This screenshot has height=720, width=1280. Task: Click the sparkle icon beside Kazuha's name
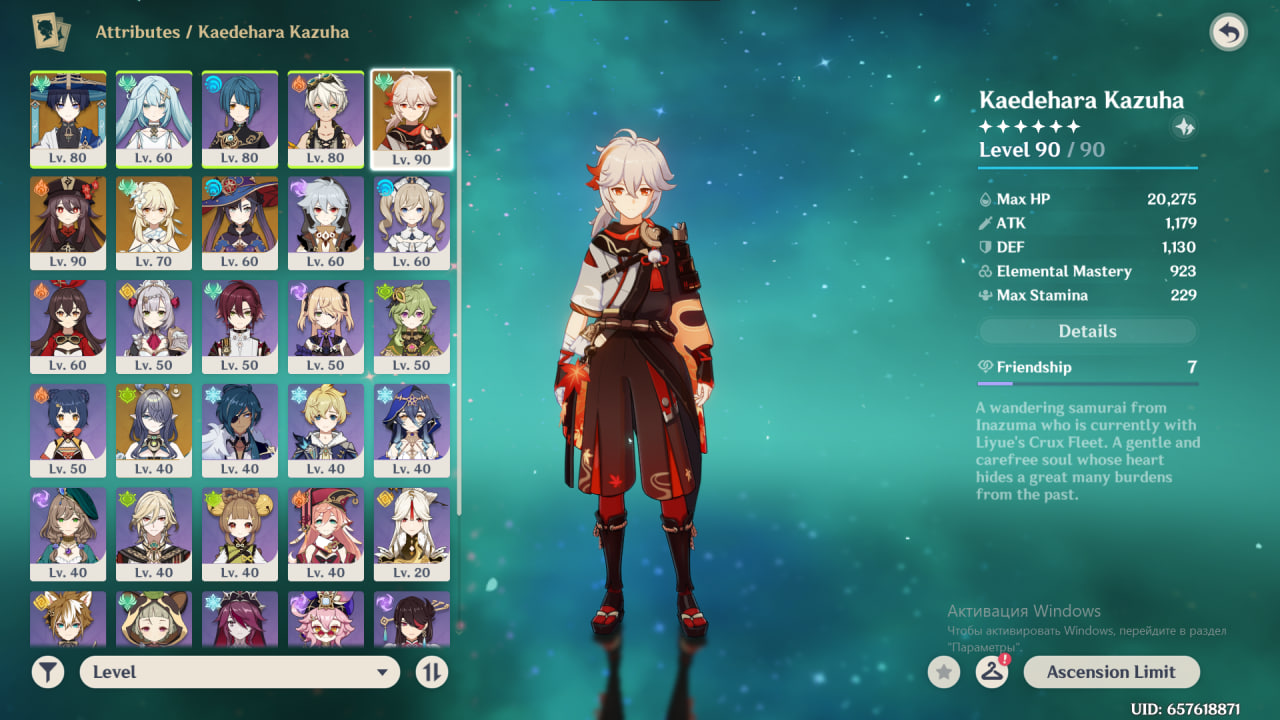click(x=1185, y=127)
